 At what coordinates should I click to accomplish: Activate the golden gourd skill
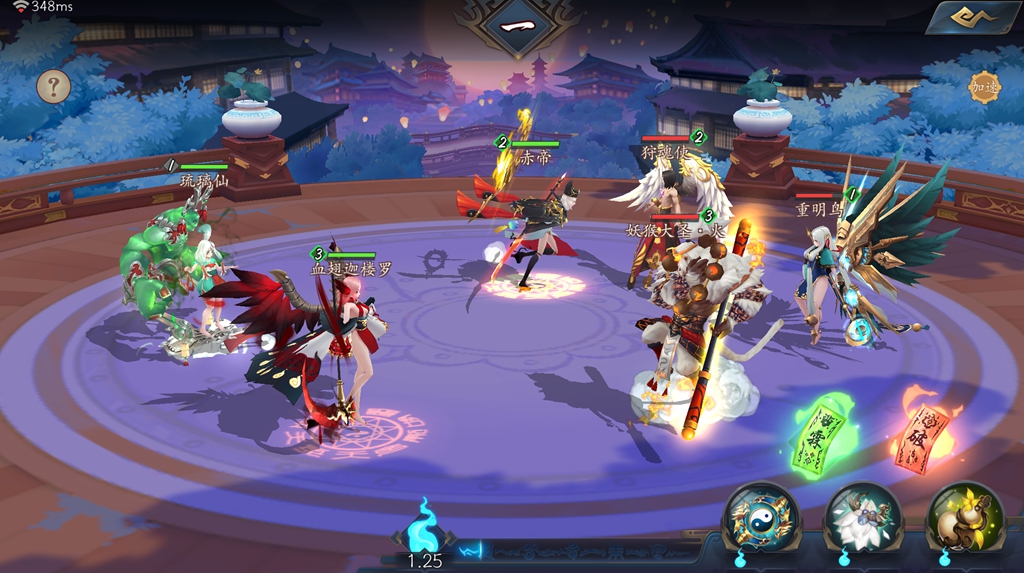[965, 519]
